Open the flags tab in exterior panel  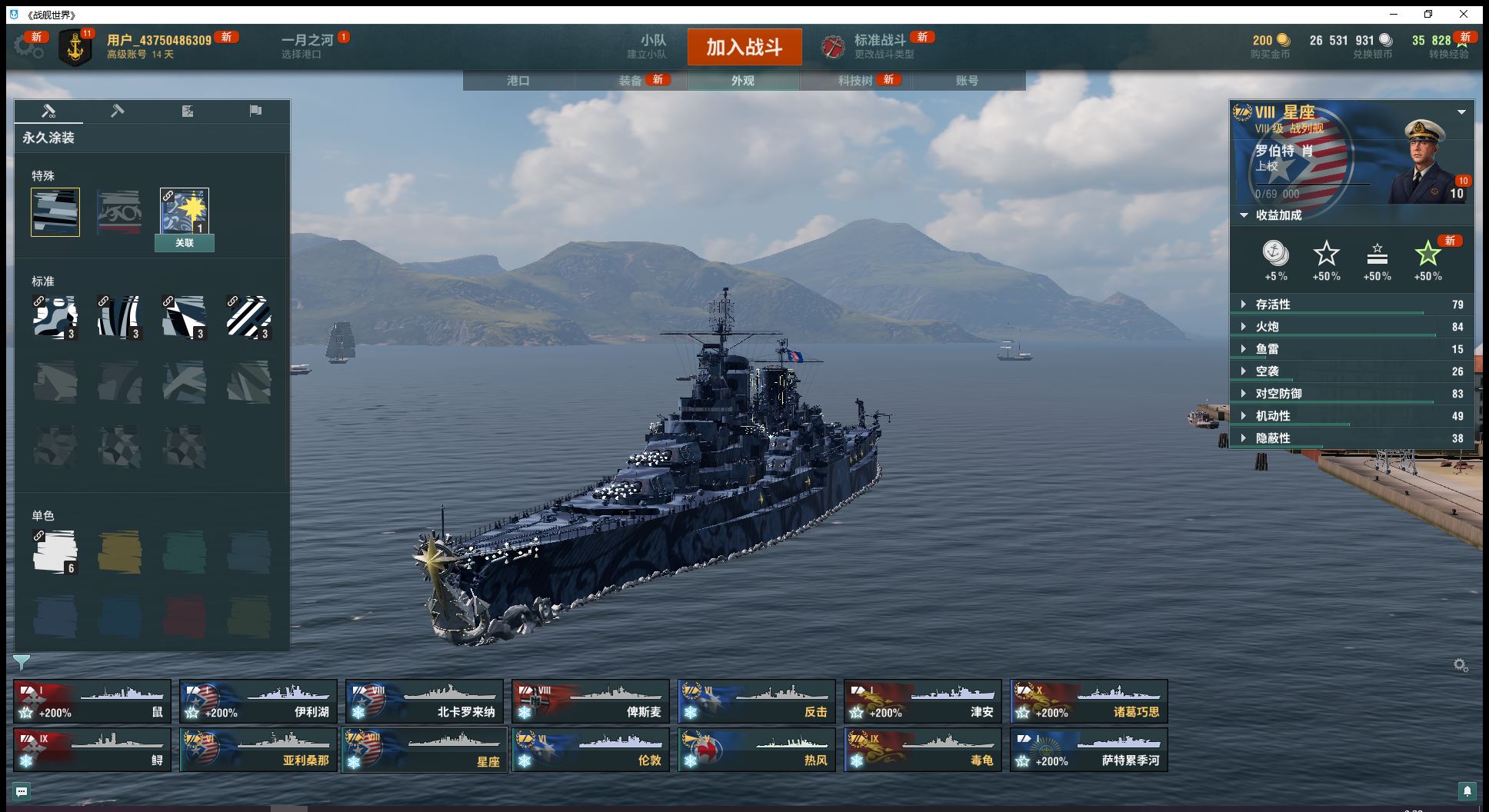tap(255, 111)
